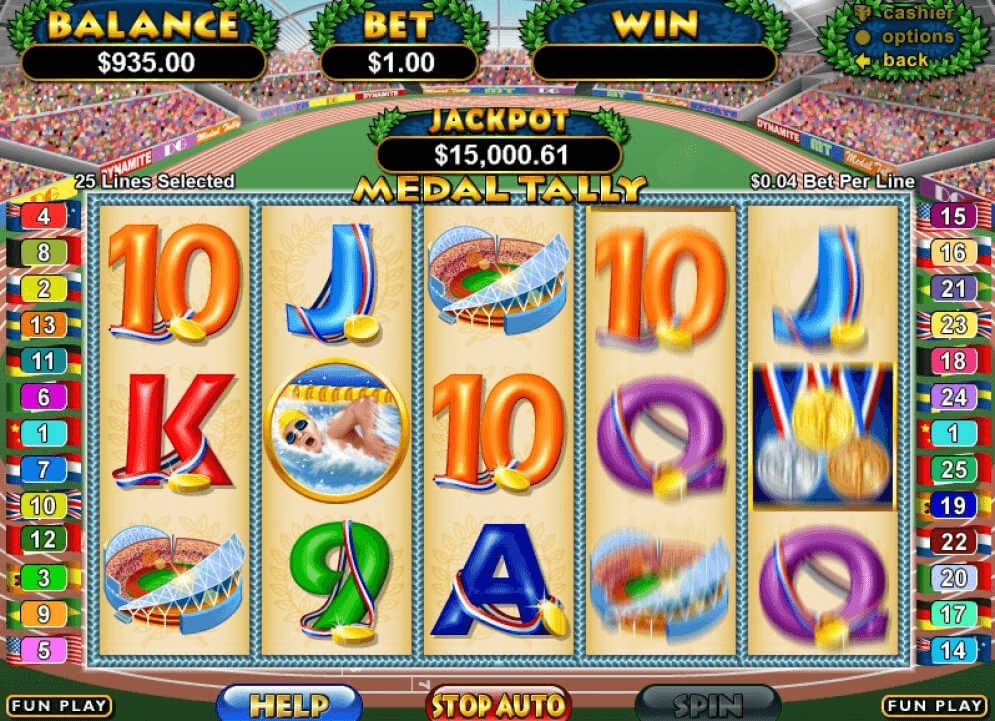This screenshot has height=721, width=995.
Task: Select payline number 12
Action: pyautogui.click(x=43, y=541)
